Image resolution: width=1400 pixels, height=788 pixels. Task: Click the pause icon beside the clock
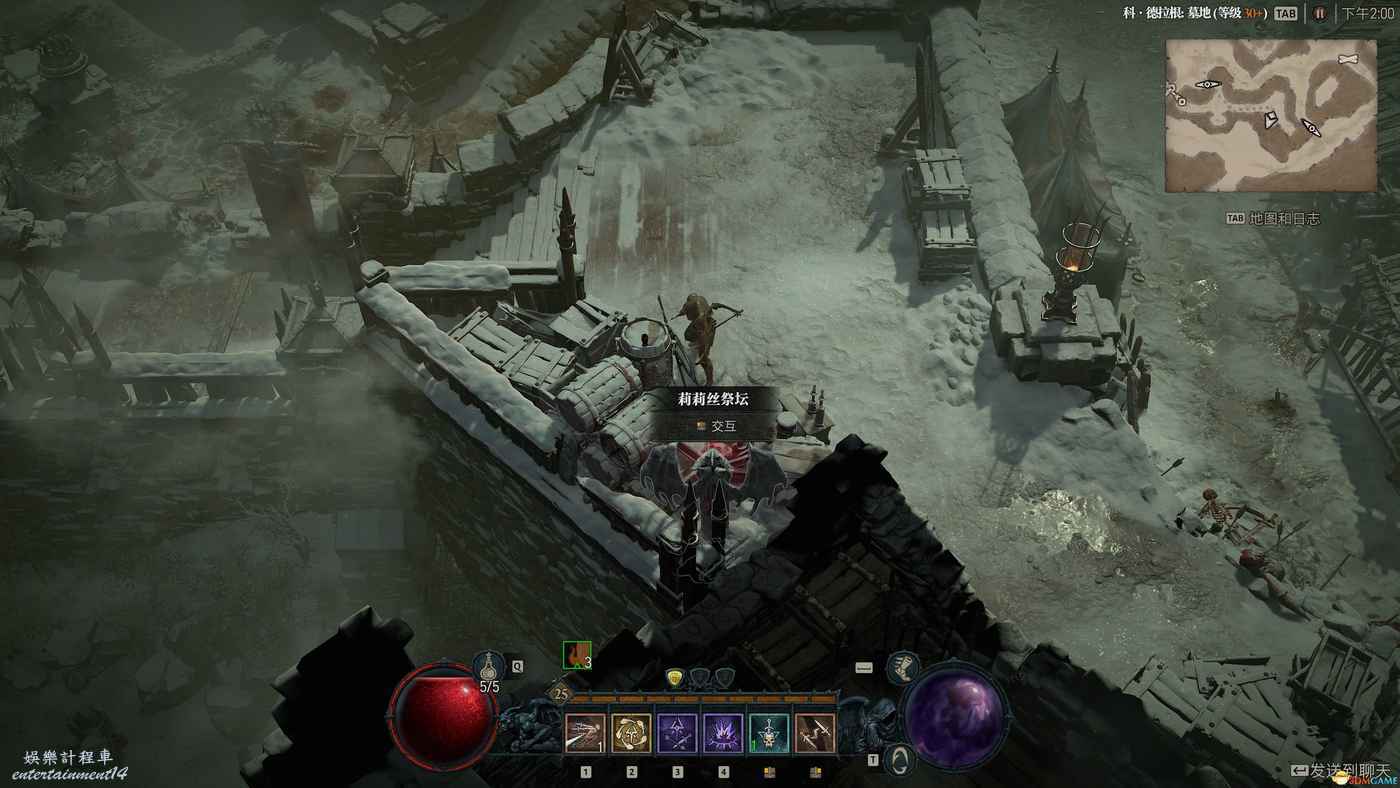tap(1319, 14)
